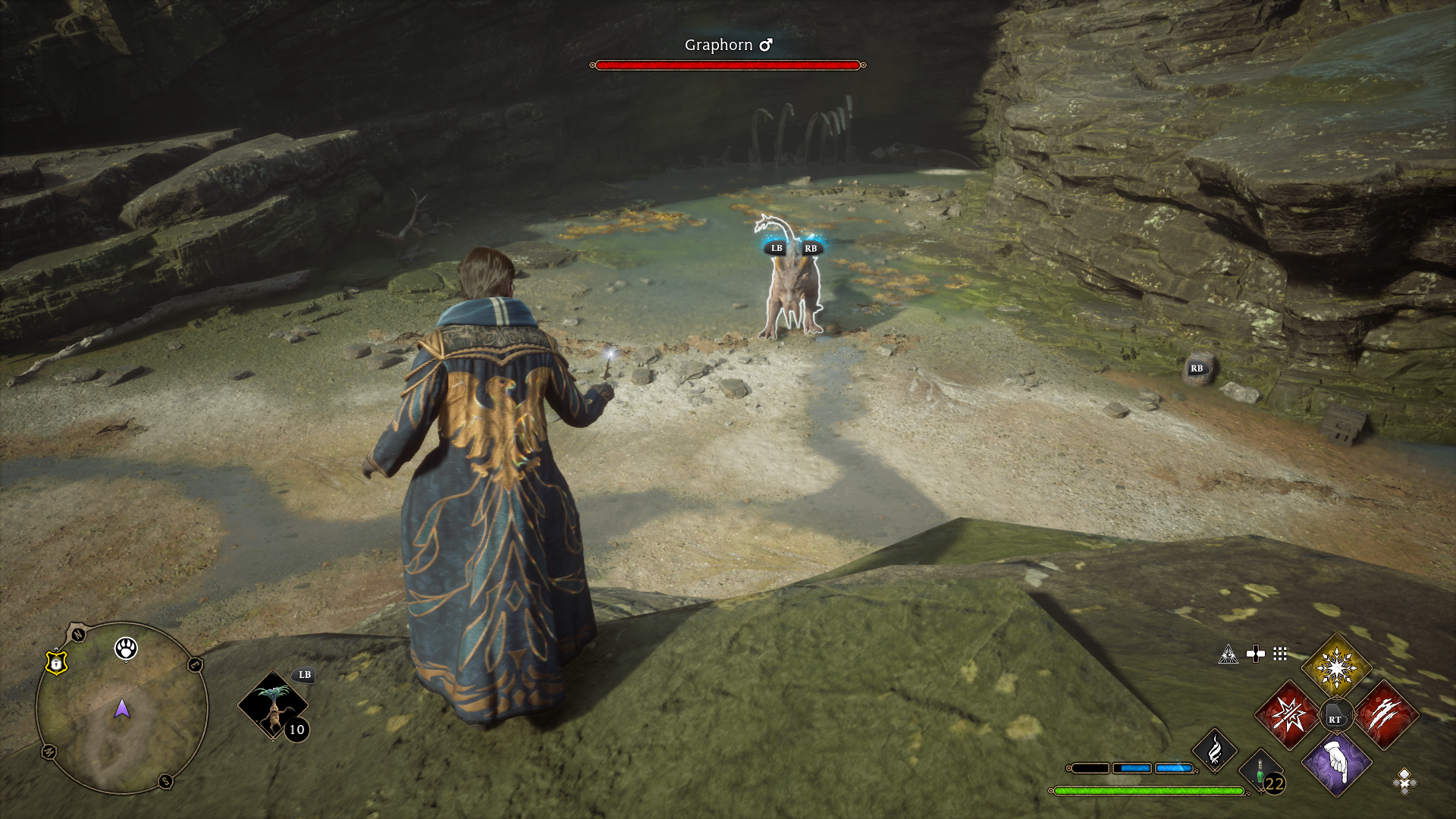Viewport: 1456px width, 819px height.
Task: Trigger the ancient magic flame icon
Action: pos(1215,750)
